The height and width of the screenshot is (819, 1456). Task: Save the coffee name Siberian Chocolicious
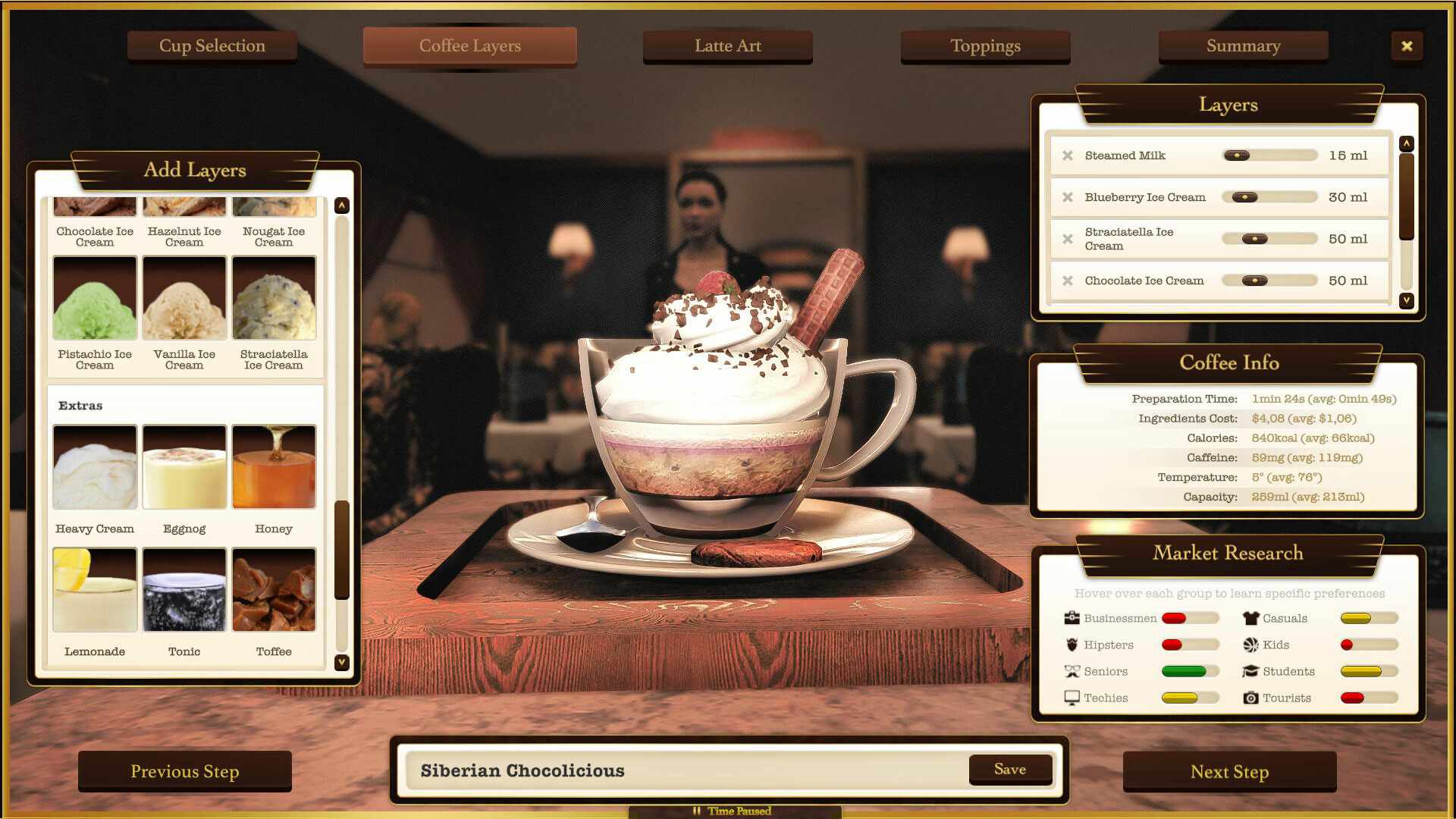tap(1010, 769)
